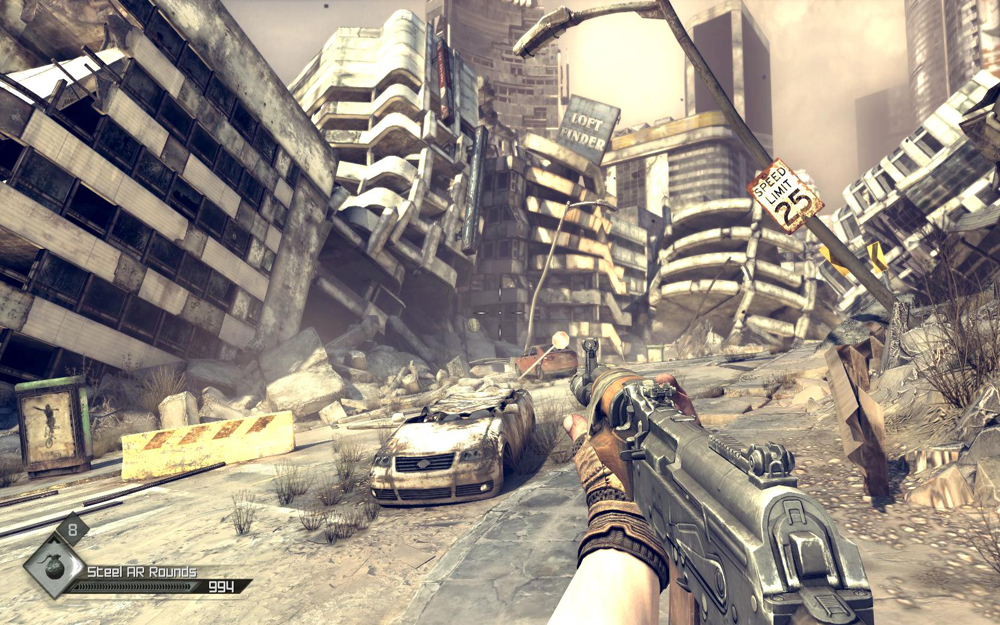1000x625 pixels.
Task: Choose the Steel AR Rounds ammo type
Action: click(142, 572)
